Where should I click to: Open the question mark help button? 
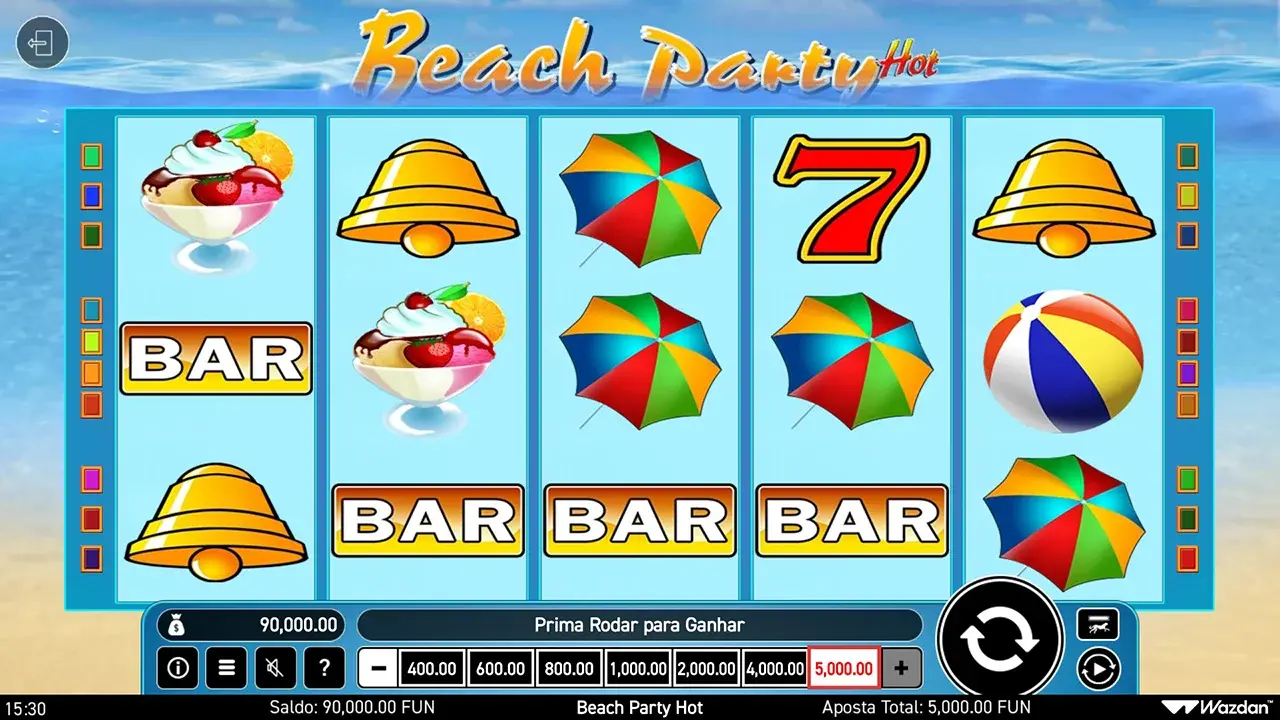[324, 667]
